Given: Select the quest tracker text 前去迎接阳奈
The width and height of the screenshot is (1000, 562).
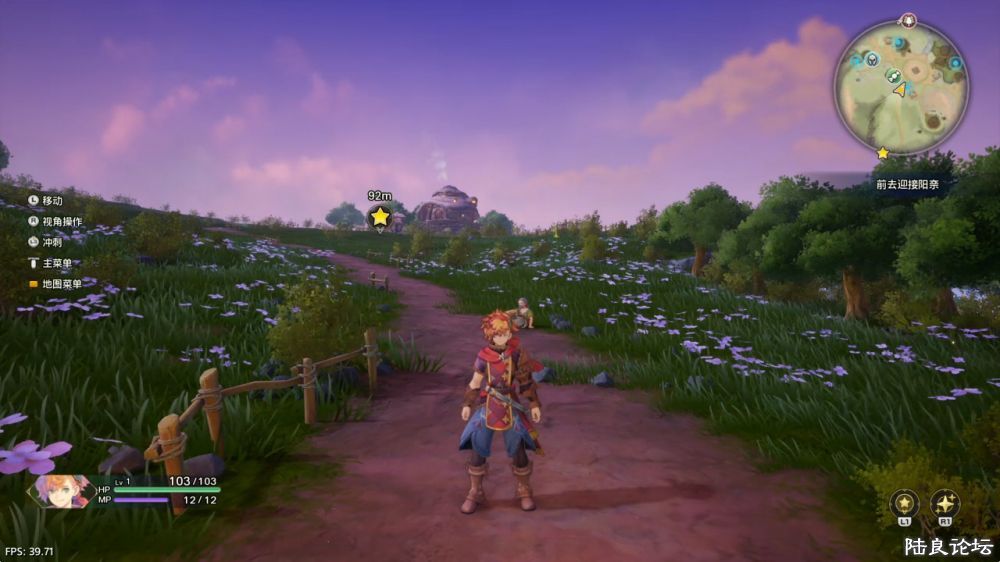Looking at the screenshot, I should 909,184.
